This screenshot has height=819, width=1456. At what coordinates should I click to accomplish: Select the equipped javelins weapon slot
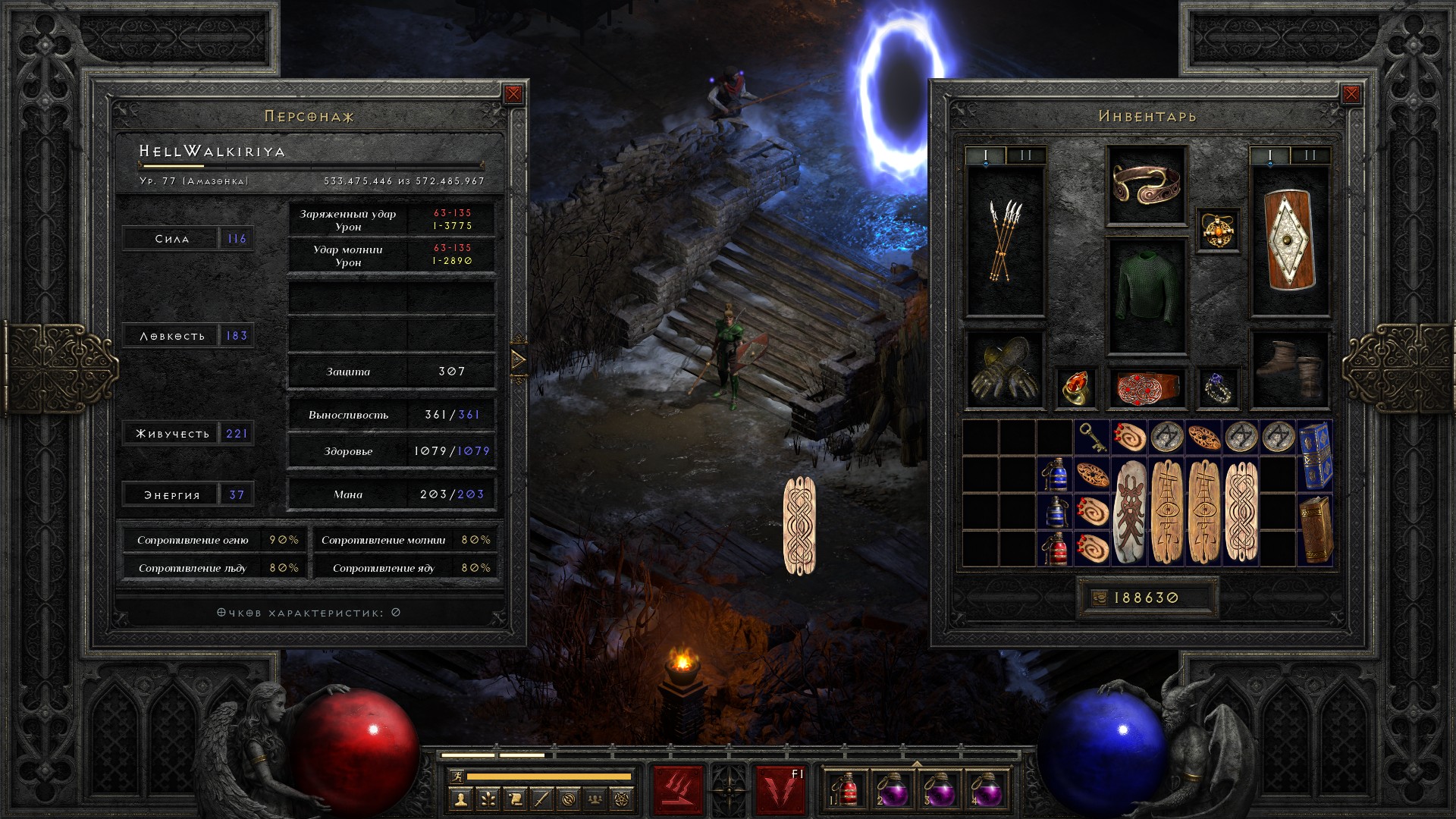1005,241
